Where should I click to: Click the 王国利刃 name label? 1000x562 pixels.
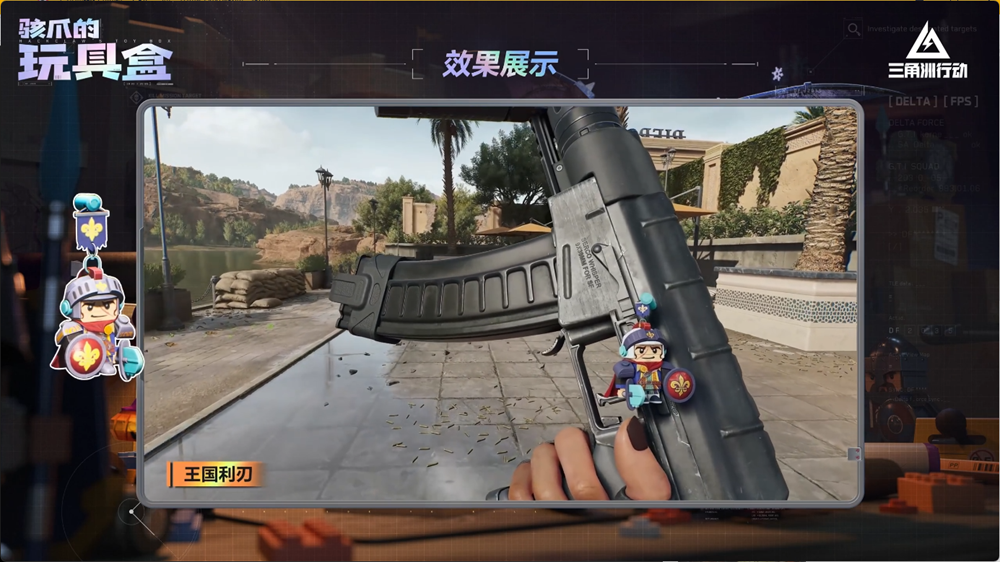pyautogui.click(x=215, y=475)
